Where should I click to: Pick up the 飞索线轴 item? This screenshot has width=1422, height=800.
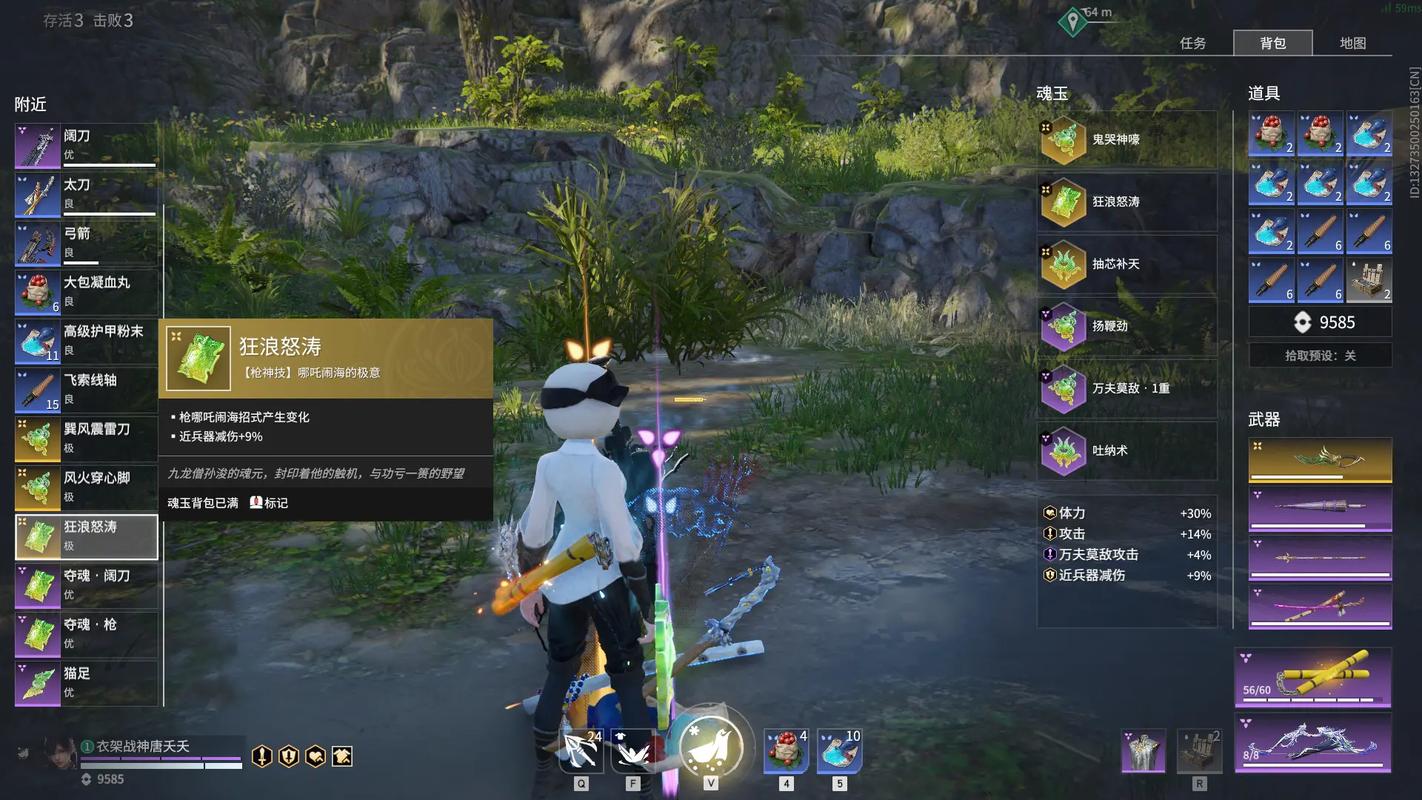[x=87, y=391]
